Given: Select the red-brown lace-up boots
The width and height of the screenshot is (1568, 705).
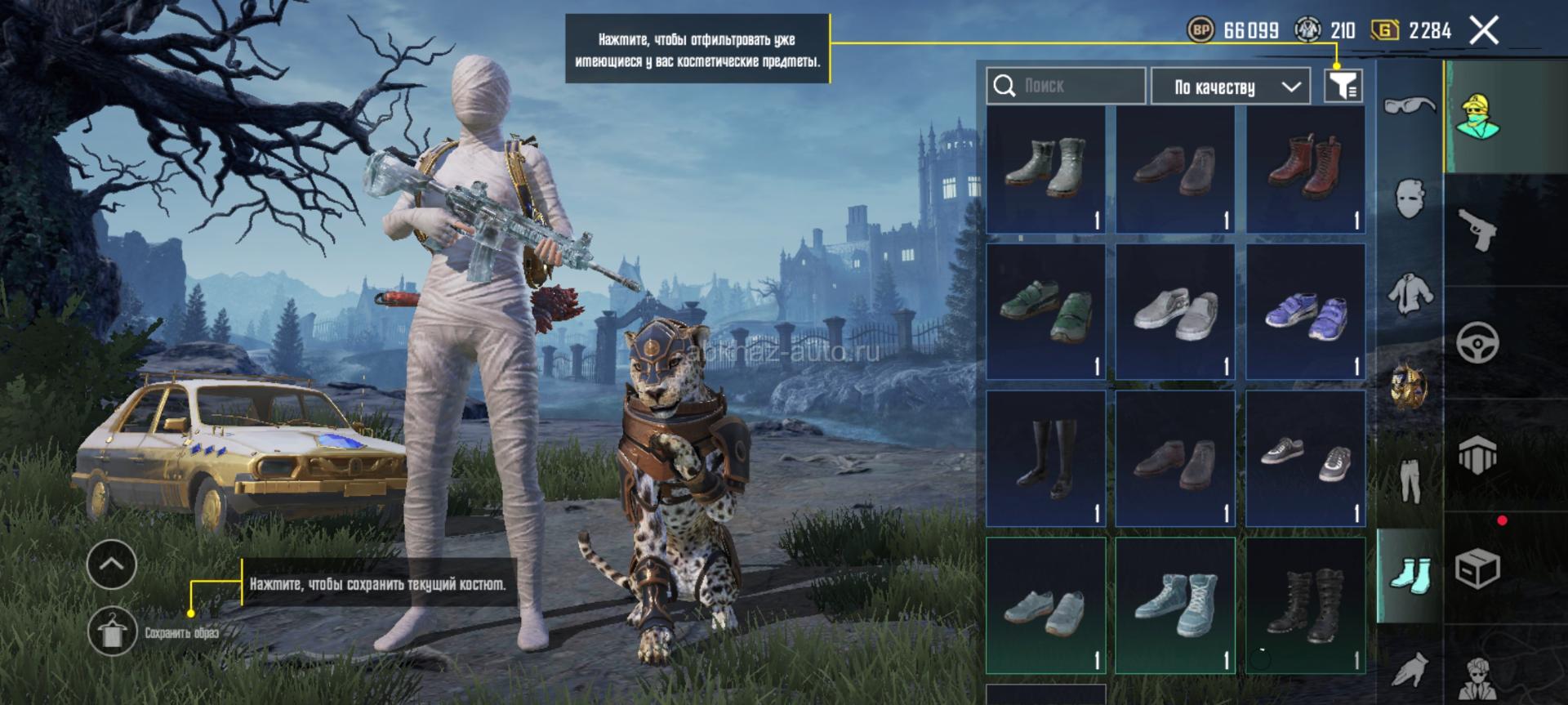Looking at the screenshot, I should click(x=1305, y=169).
